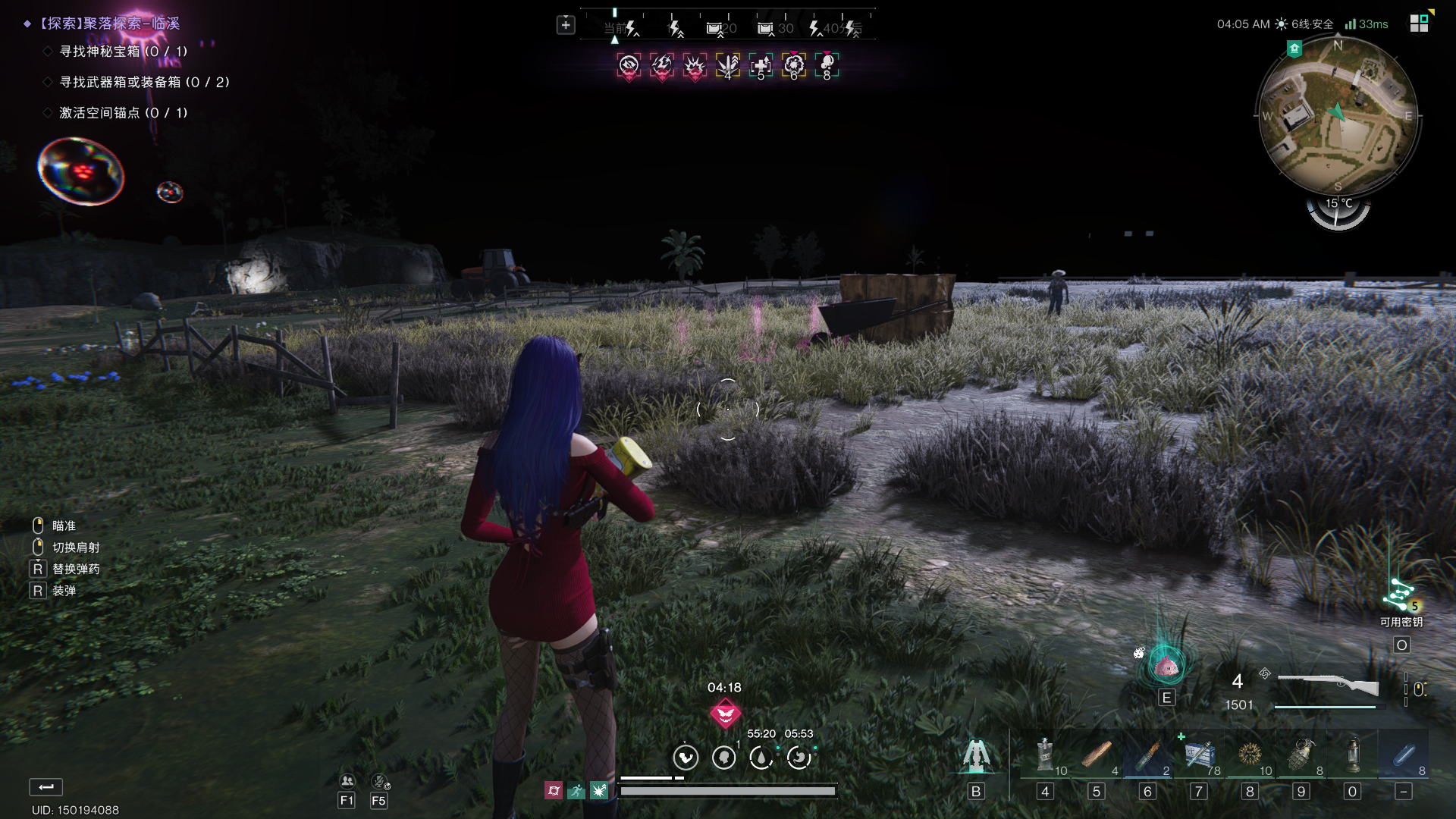Select the frag grenade hotbar slot
The image size is (1456, 819).
pos(1301,756)
